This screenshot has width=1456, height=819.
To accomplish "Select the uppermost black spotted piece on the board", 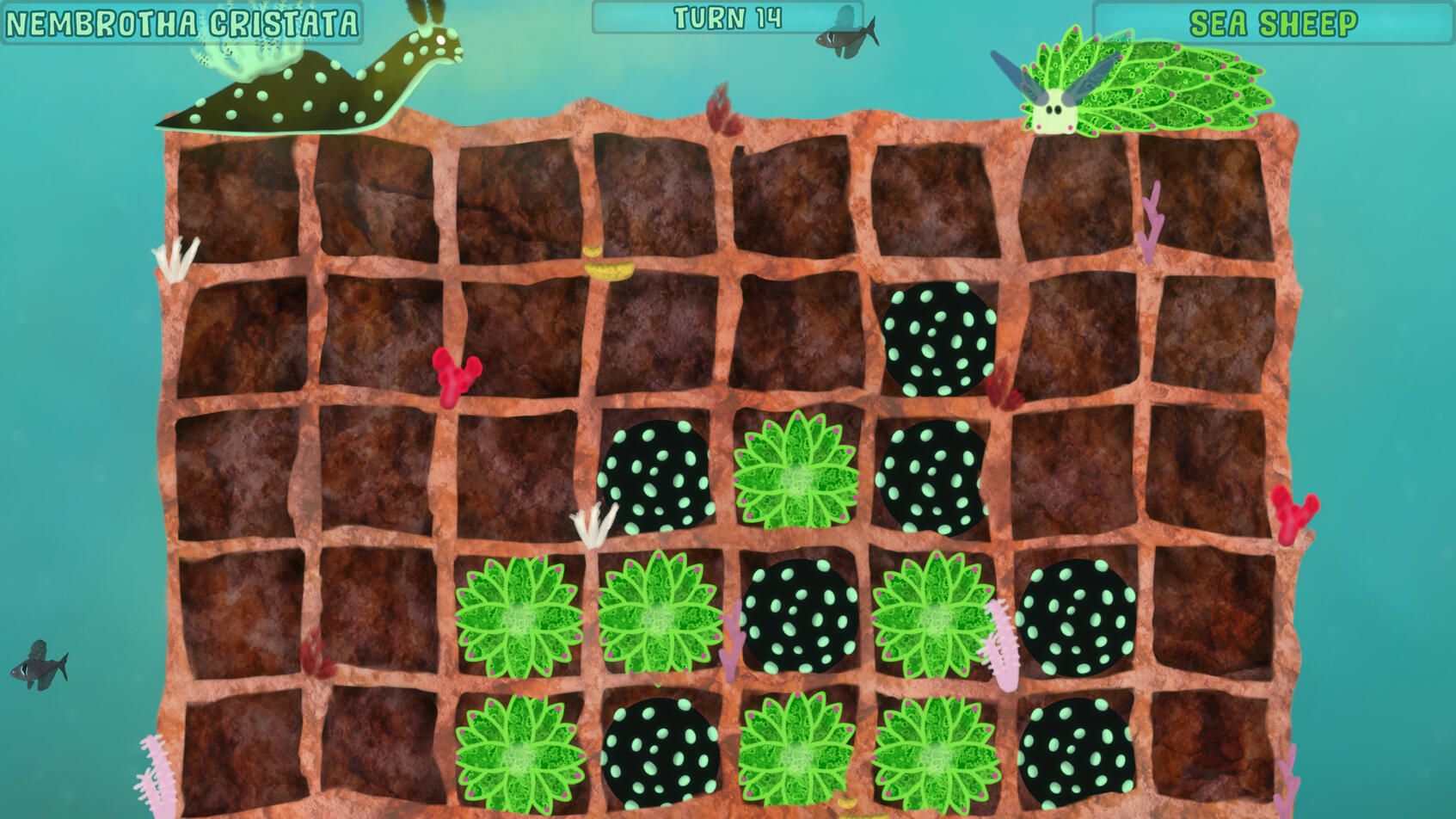I will [938, 338].
